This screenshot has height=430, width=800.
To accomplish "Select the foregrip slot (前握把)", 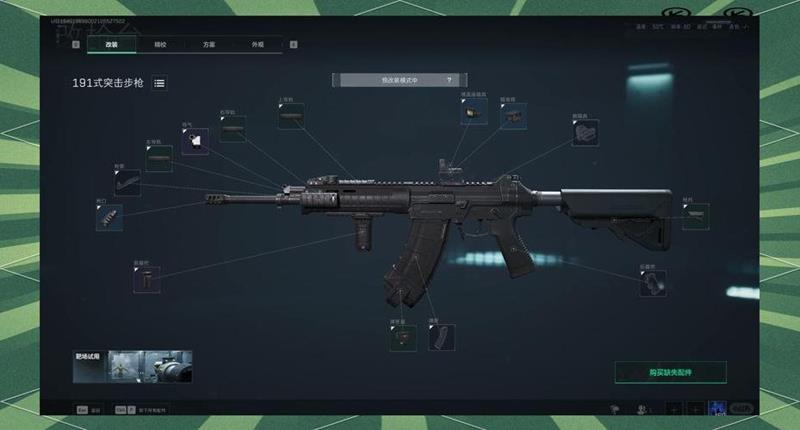I will [146, 279].
